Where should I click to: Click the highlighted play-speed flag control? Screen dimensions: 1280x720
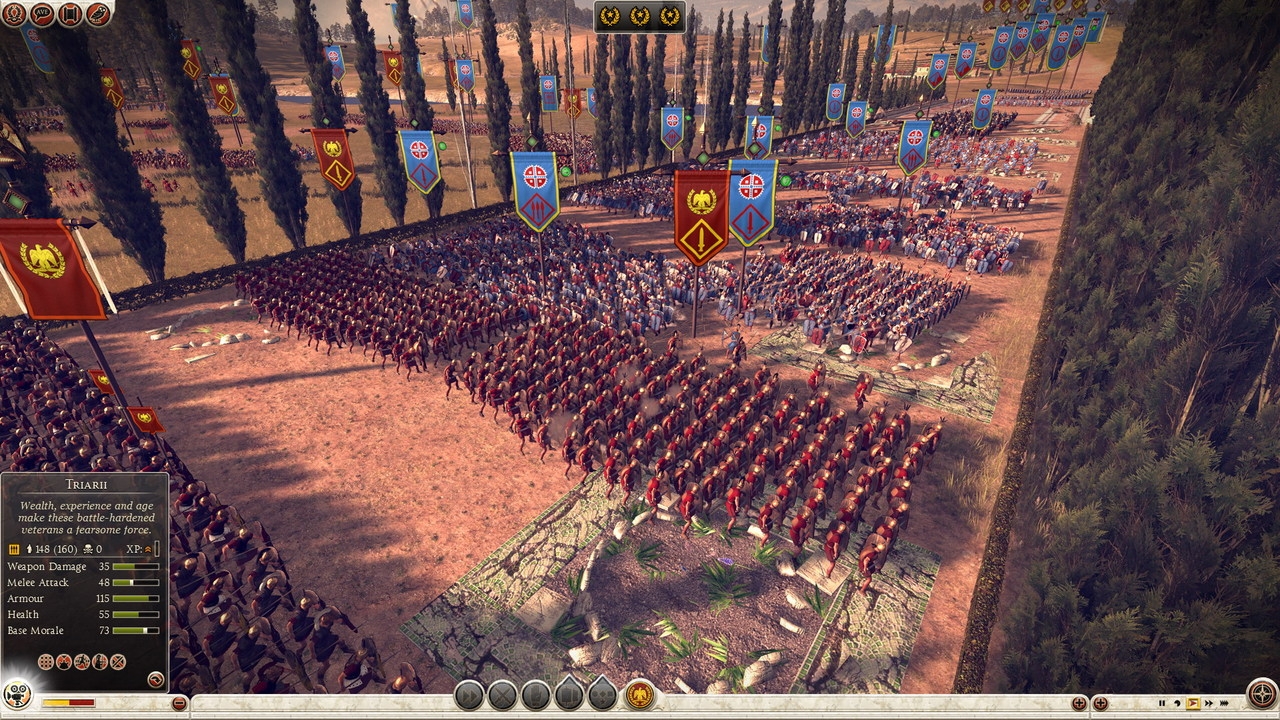pyautogui.click(x=1194, y=703)
